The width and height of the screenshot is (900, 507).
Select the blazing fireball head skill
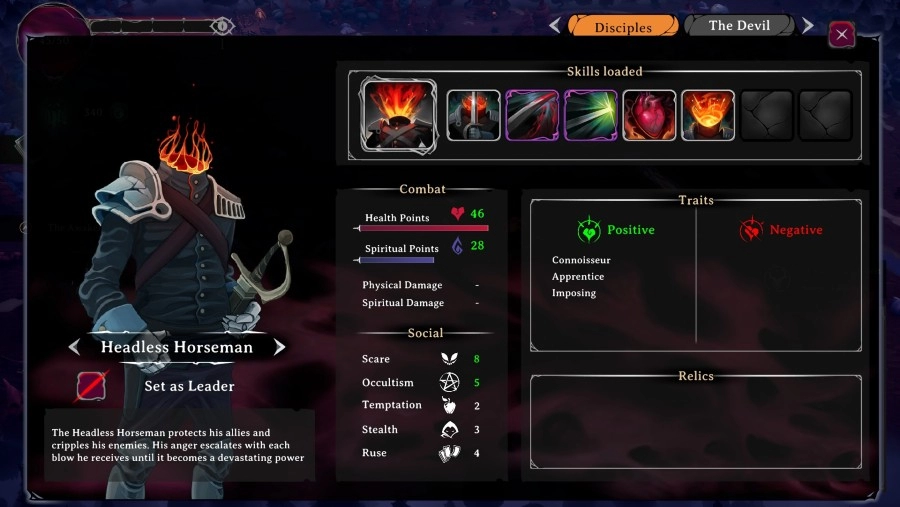(708, 115)
